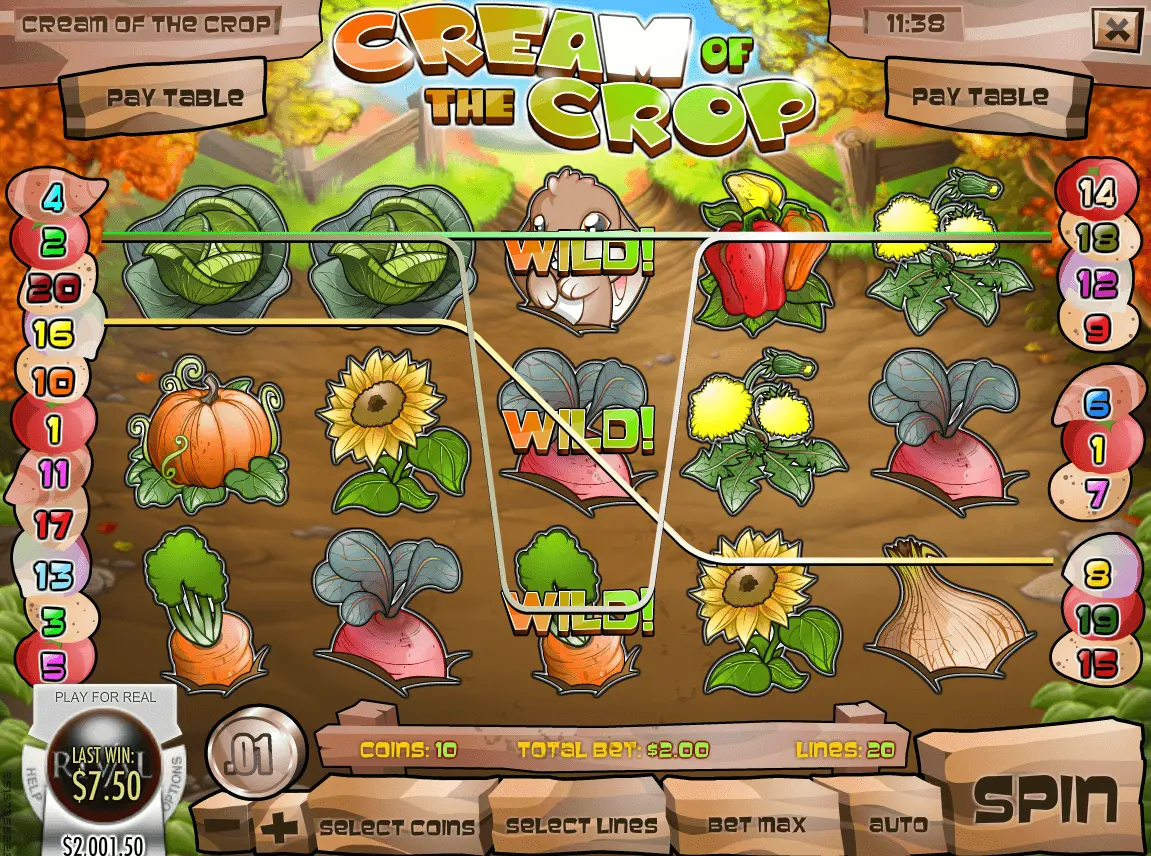Image resolution: width=1151 pixels, height=856 pixels.
Task: Select payline number 16
Action: [x=53, y=334]
